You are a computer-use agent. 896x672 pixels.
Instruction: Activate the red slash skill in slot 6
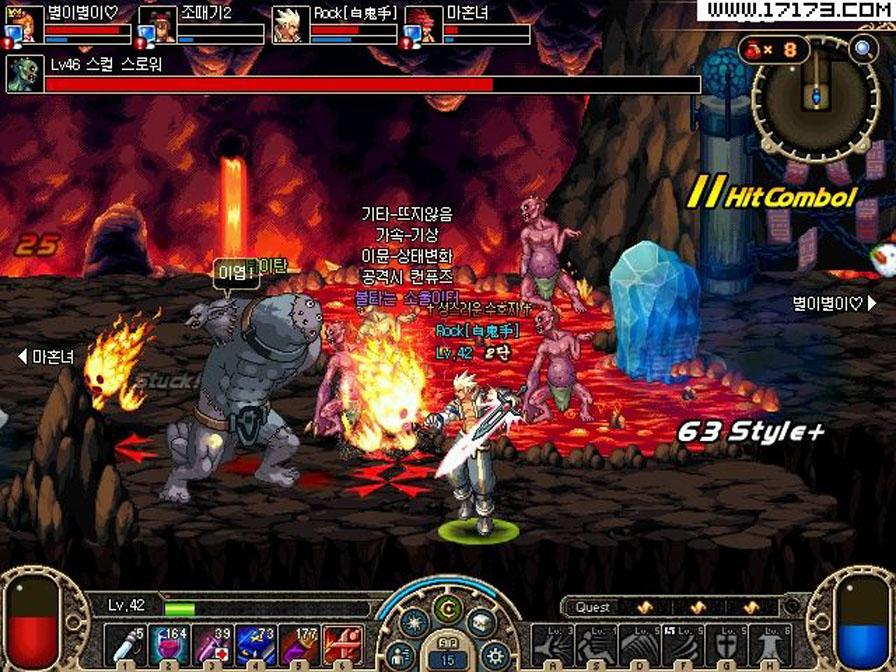point(343,643)
